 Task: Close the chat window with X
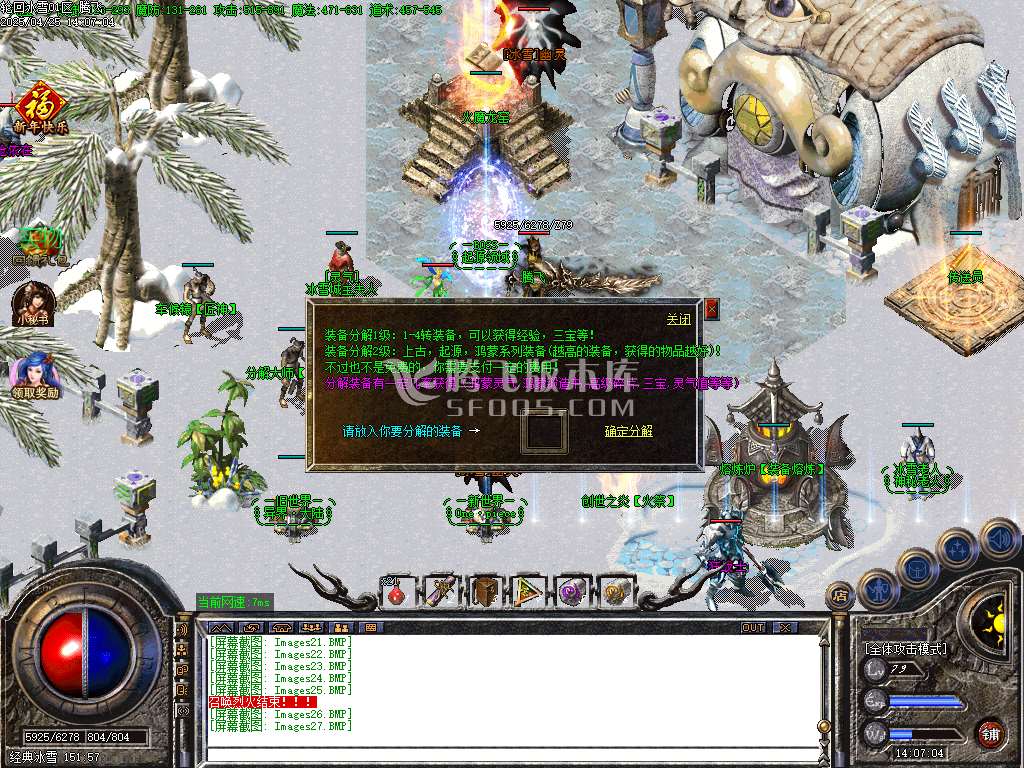coord(786,627)
